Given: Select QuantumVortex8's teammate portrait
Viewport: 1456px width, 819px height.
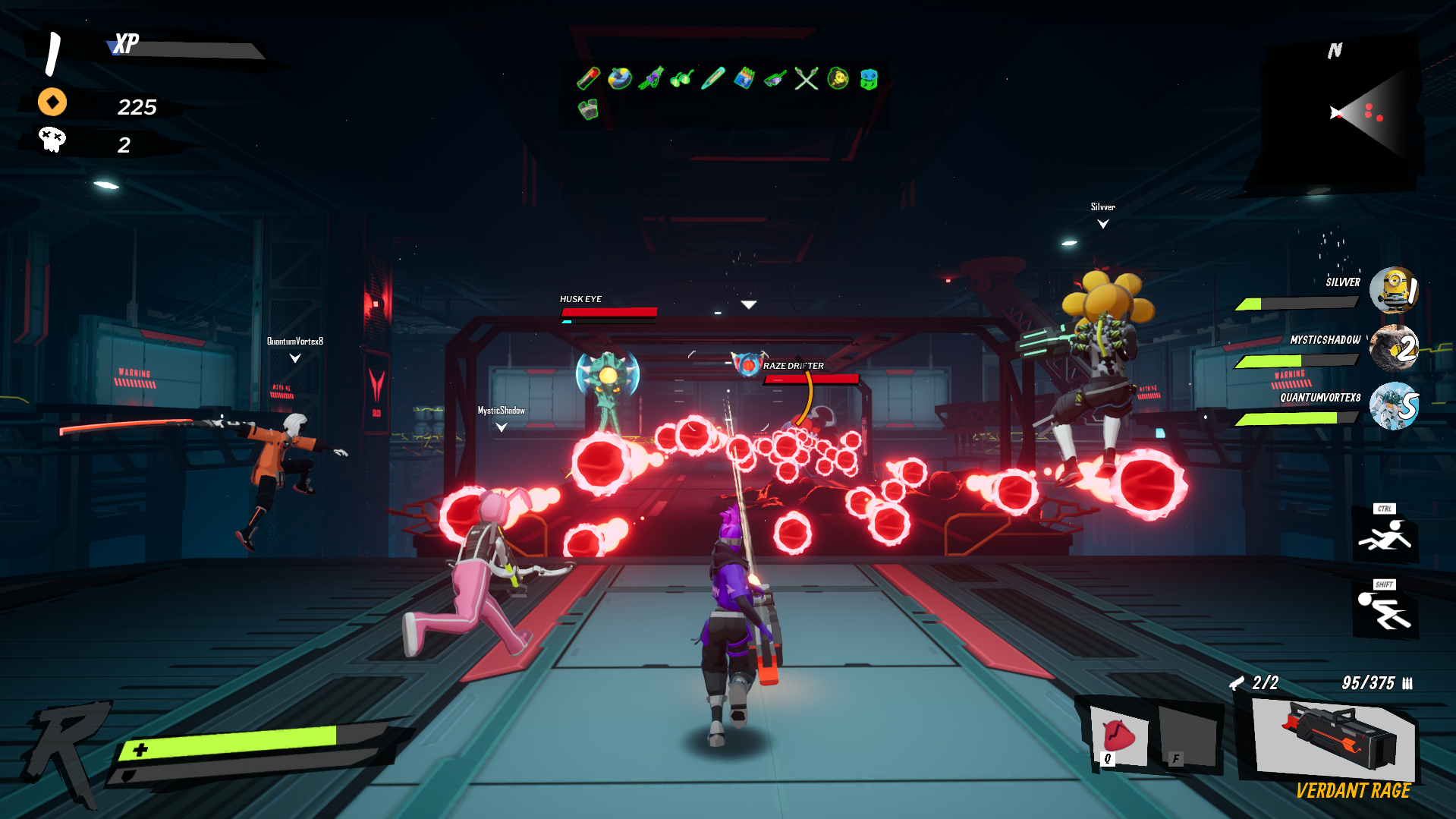Looking at the screenshot, I should click(x=1395, y=405).
